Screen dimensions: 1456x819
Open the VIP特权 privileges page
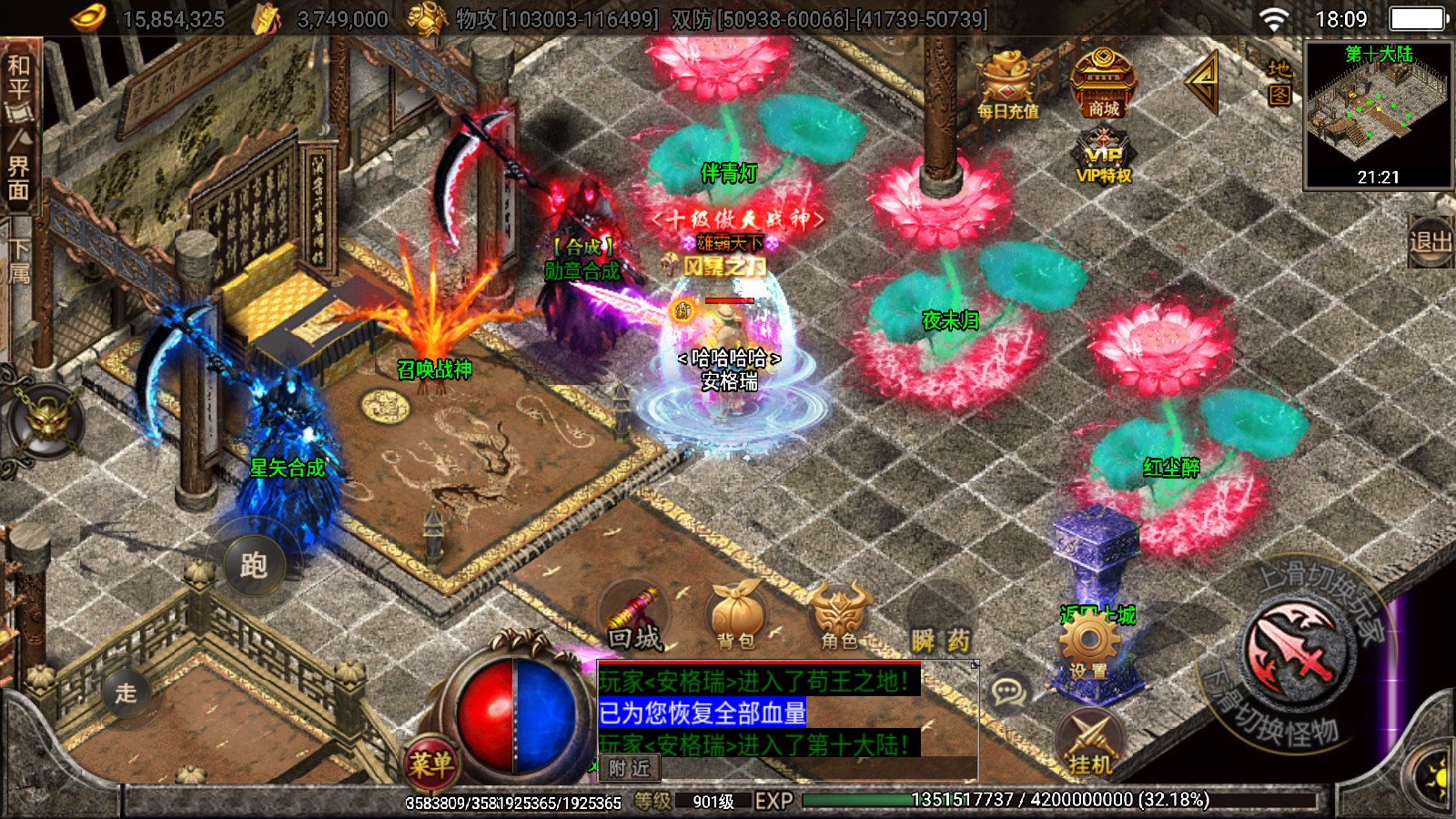[1103, 157]
